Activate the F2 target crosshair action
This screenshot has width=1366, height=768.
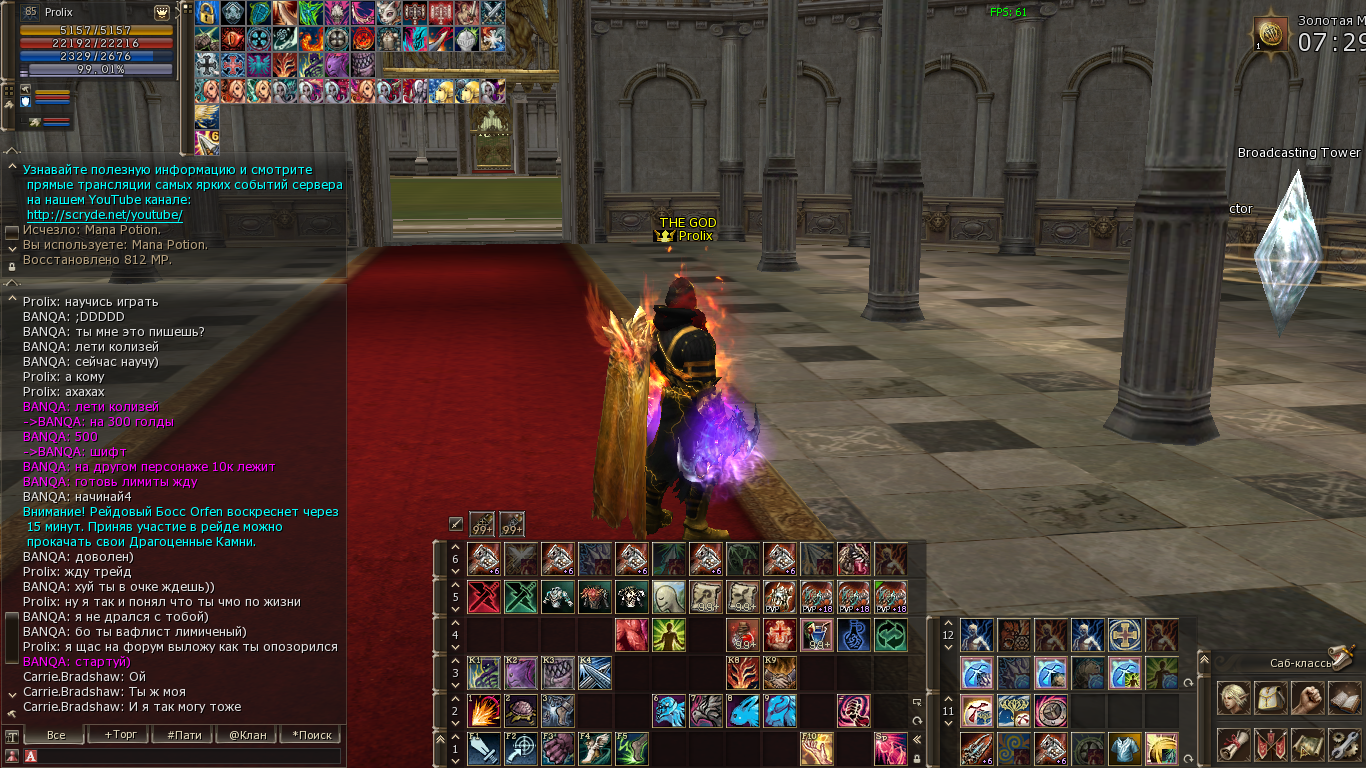tap(521, 749)
